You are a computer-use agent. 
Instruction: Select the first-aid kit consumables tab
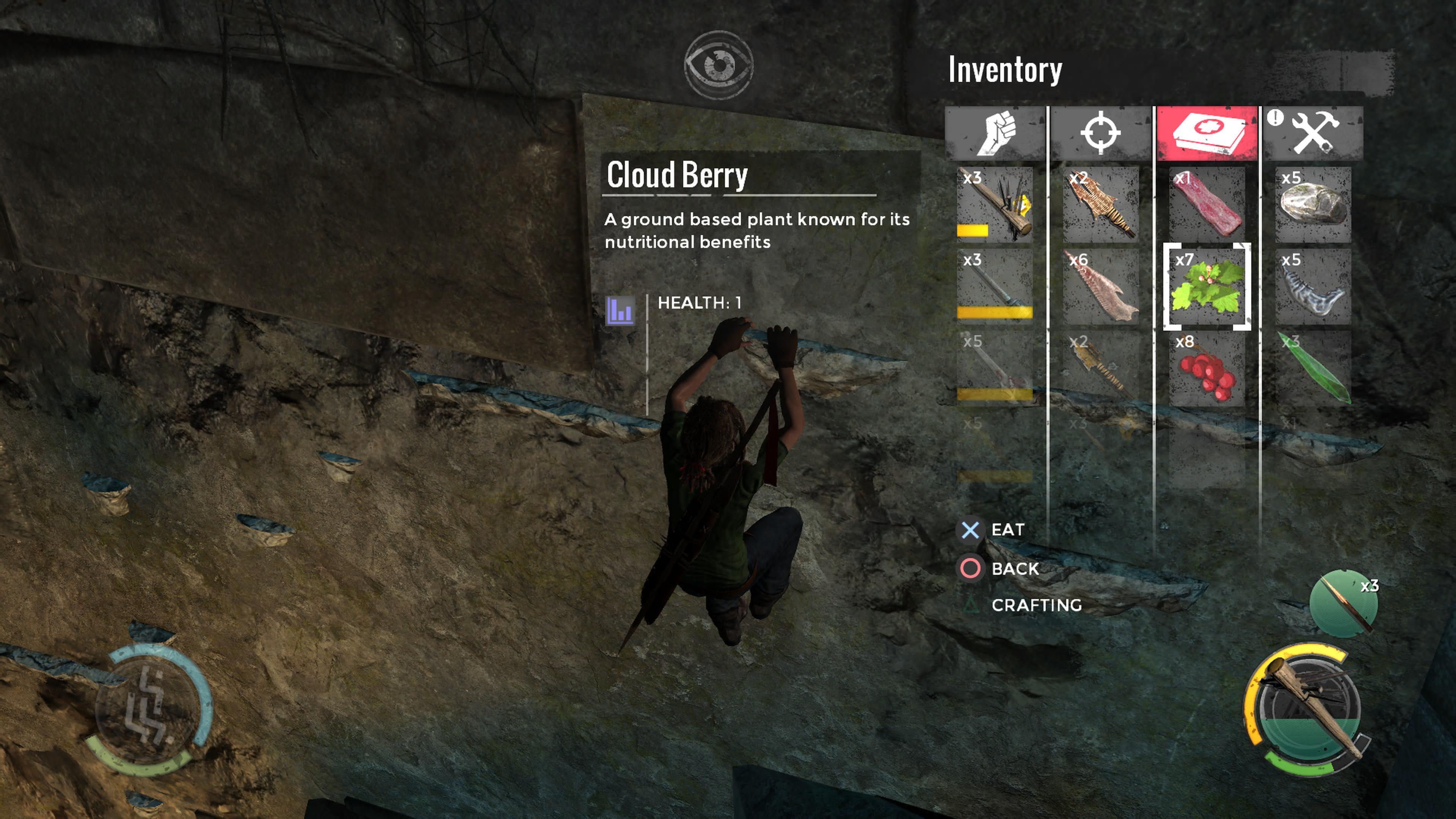[x=1207, y=133]
